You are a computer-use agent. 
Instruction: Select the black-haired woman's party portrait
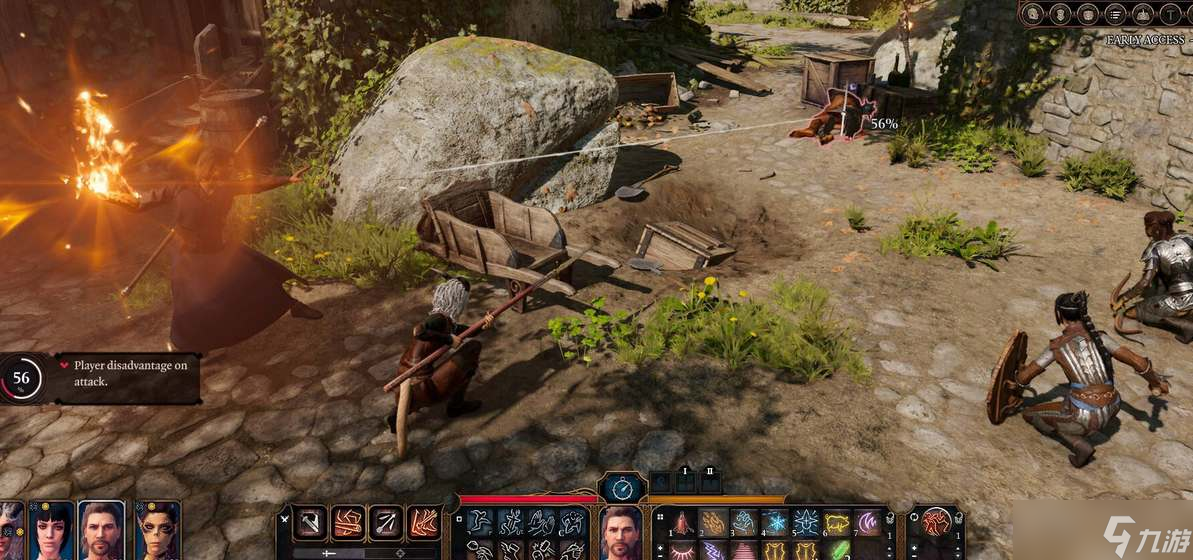click(x=51, y=531)
